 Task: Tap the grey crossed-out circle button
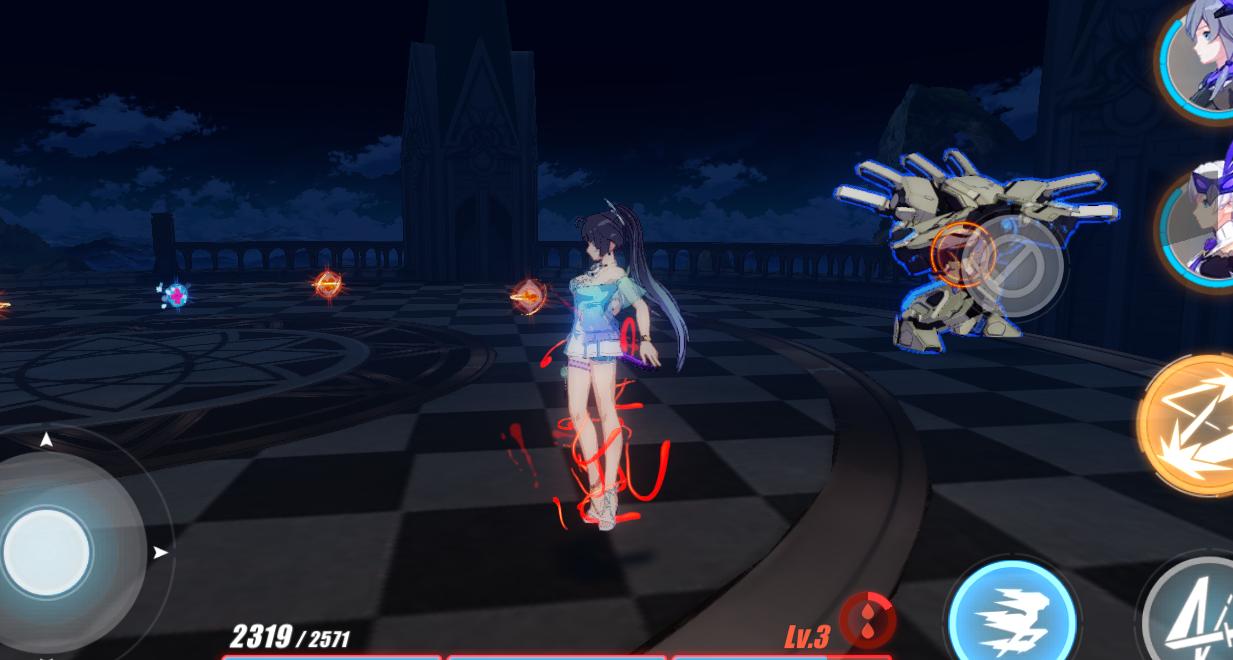click(x=1017, y=266)
